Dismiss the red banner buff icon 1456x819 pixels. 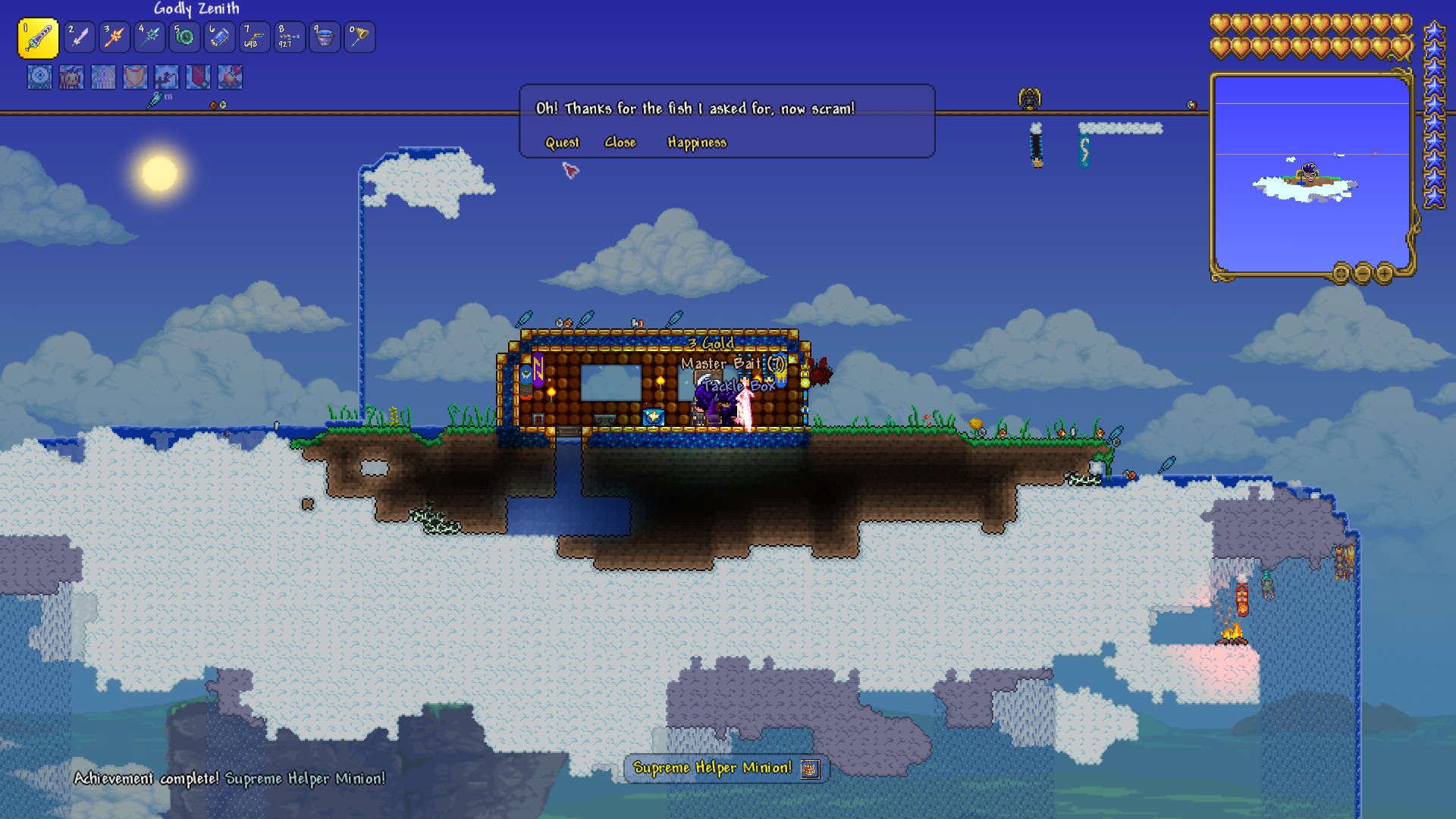coord(199,76)
